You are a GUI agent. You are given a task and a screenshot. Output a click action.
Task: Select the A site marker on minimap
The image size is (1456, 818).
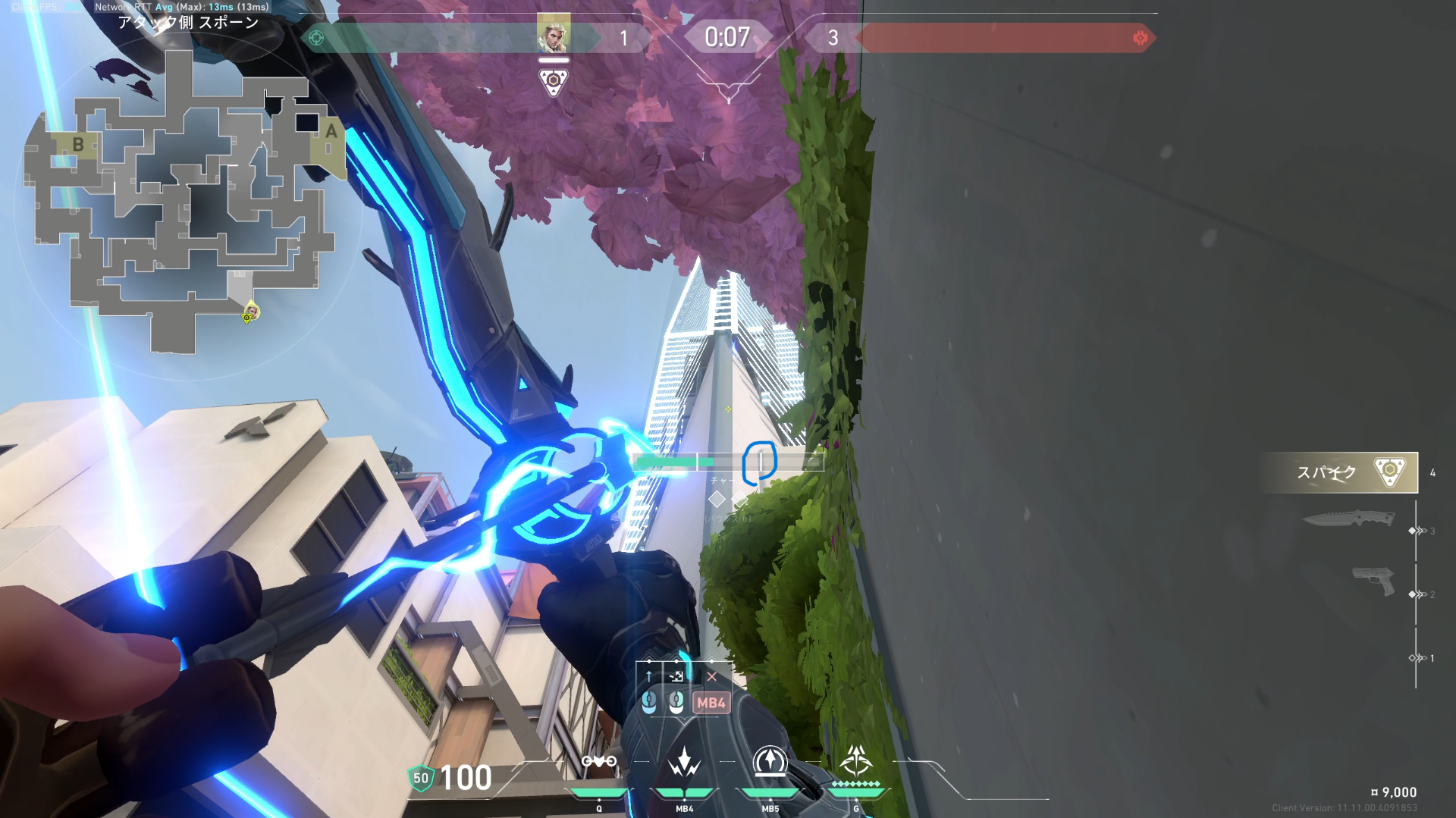(x=331, y=132)
